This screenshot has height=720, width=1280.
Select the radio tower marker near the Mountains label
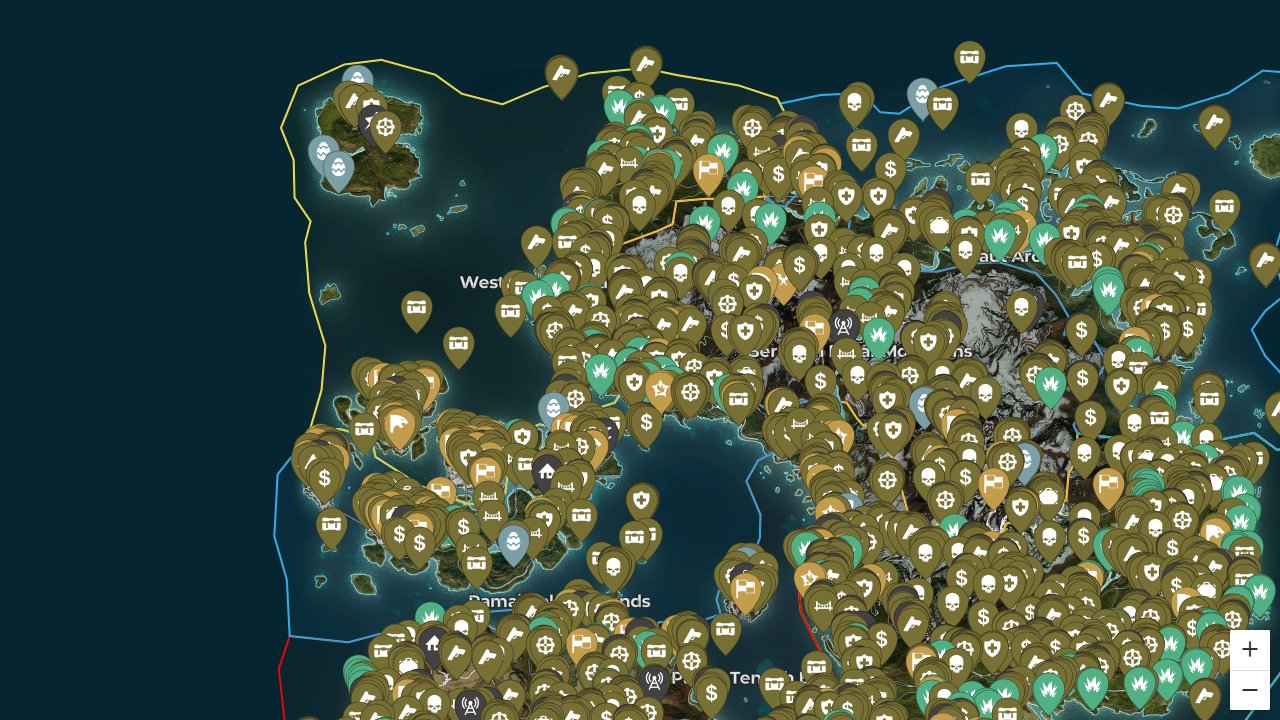pos(843,326)
